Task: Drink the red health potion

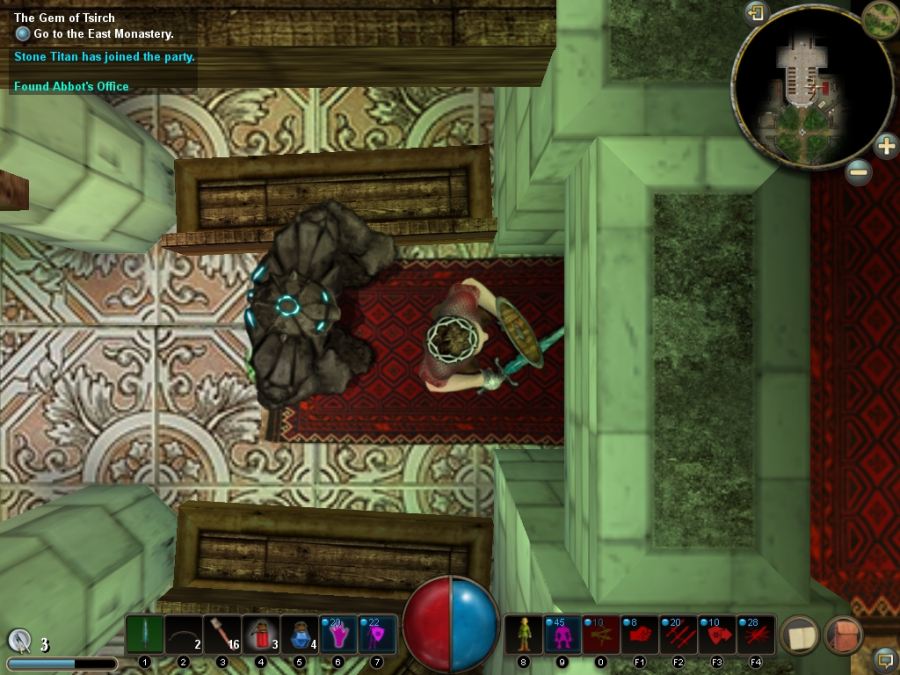Action: 261,634
